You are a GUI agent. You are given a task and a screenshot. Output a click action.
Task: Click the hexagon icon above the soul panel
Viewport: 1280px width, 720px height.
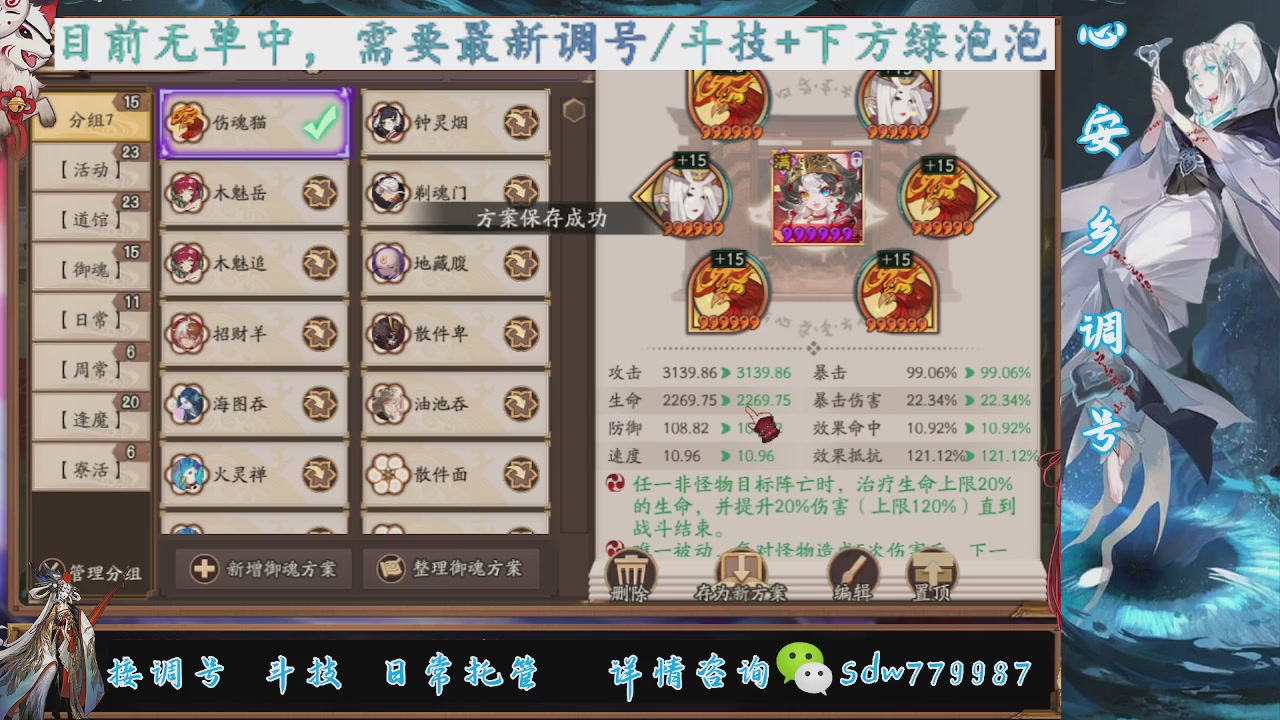(x=572, y=110)
